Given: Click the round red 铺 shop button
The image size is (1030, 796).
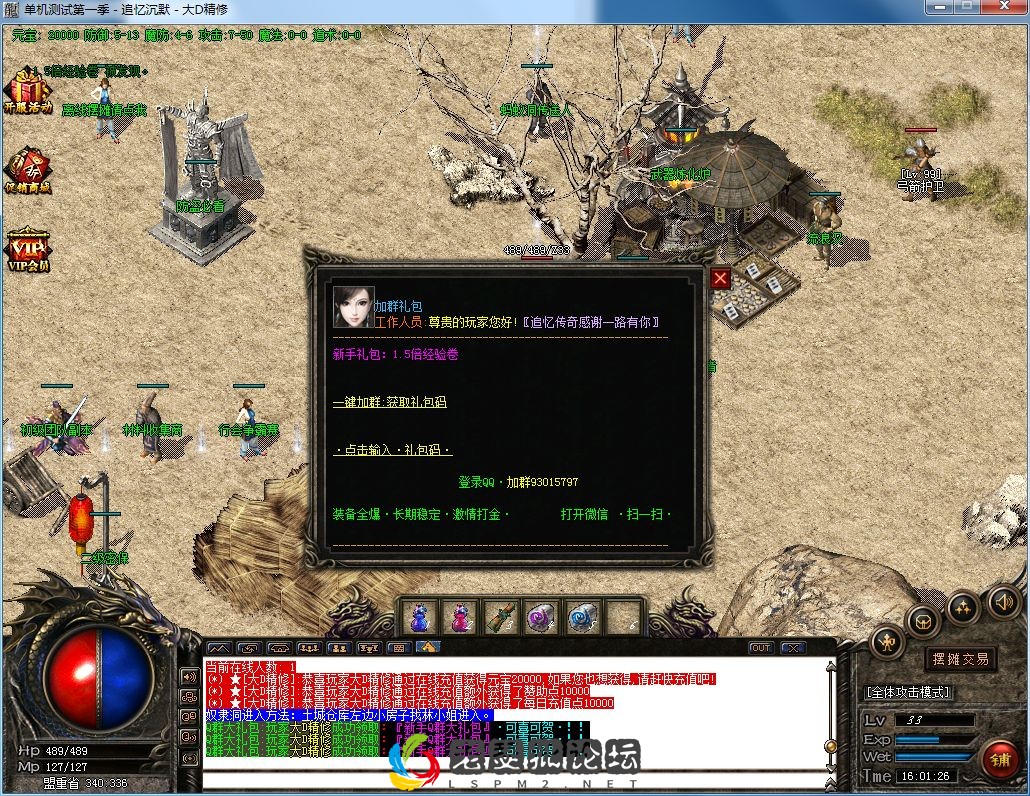Looking at the screenshot, I should tap(999, 759).
